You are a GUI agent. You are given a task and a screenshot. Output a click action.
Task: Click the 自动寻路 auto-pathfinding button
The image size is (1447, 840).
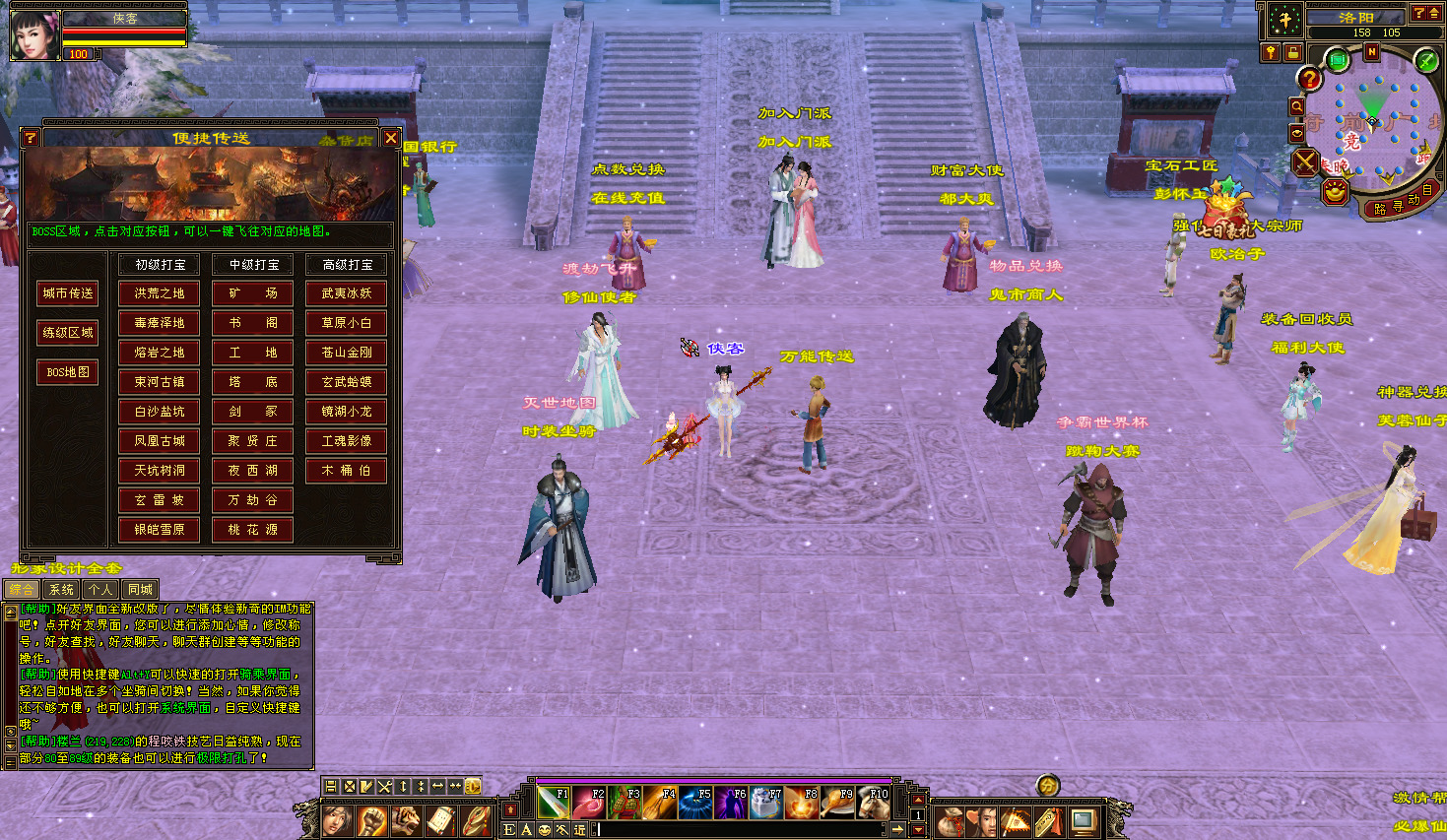pyautogui.click(x=1398, y=206)
